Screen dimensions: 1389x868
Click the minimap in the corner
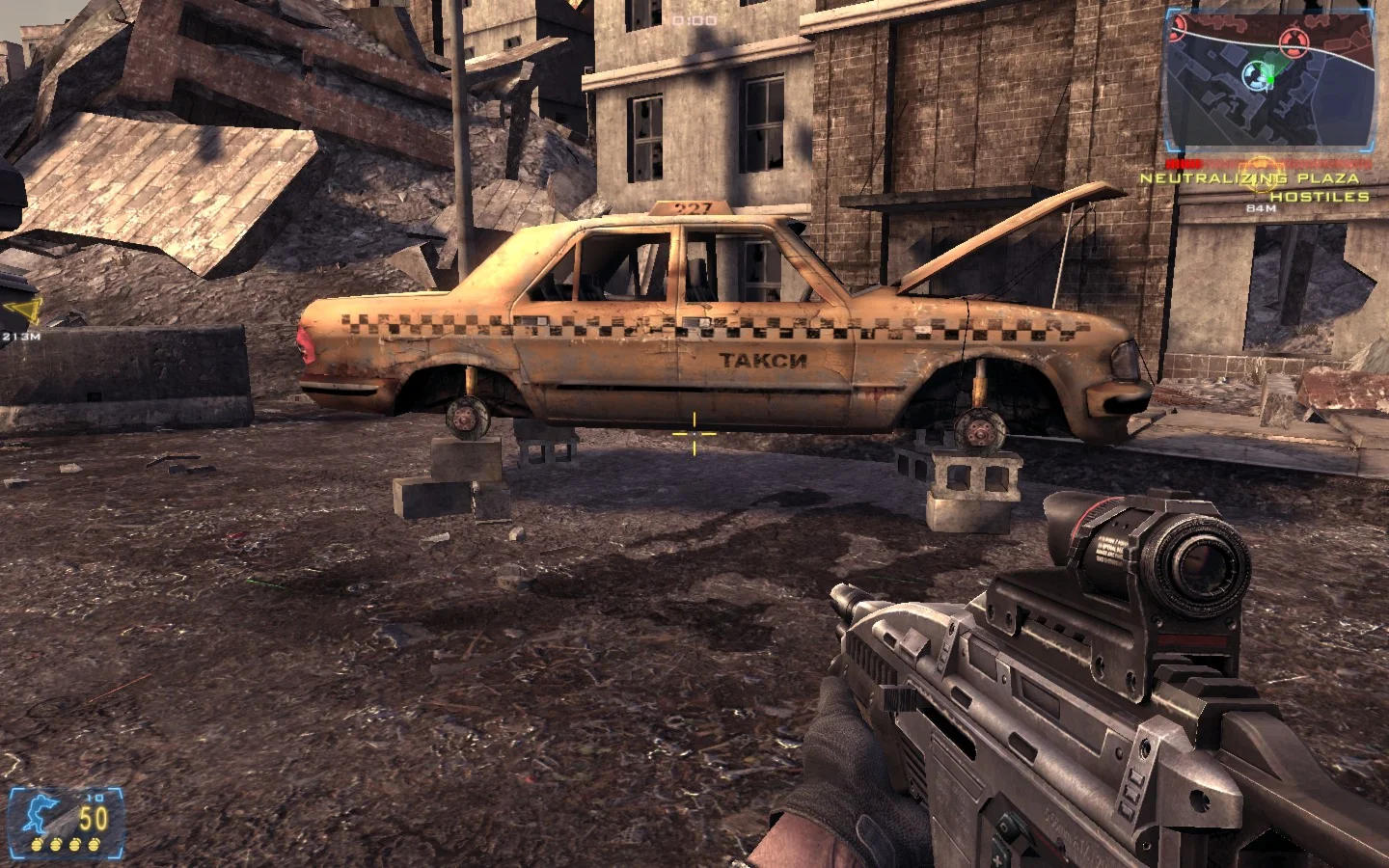[x=1268, y=79]
